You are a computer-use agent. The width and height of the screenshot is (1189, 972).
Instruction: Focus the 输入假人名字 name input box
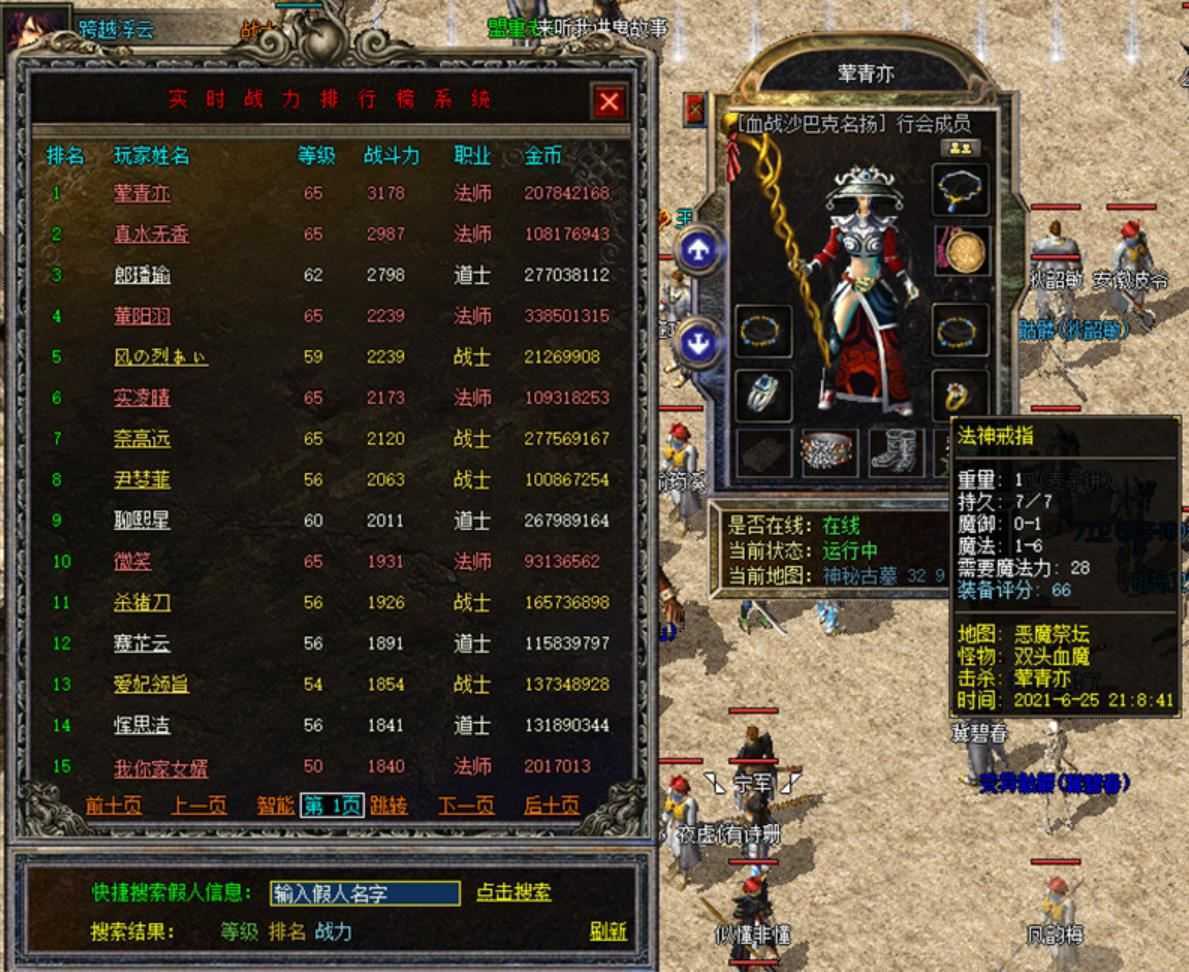tap(365, 894)
